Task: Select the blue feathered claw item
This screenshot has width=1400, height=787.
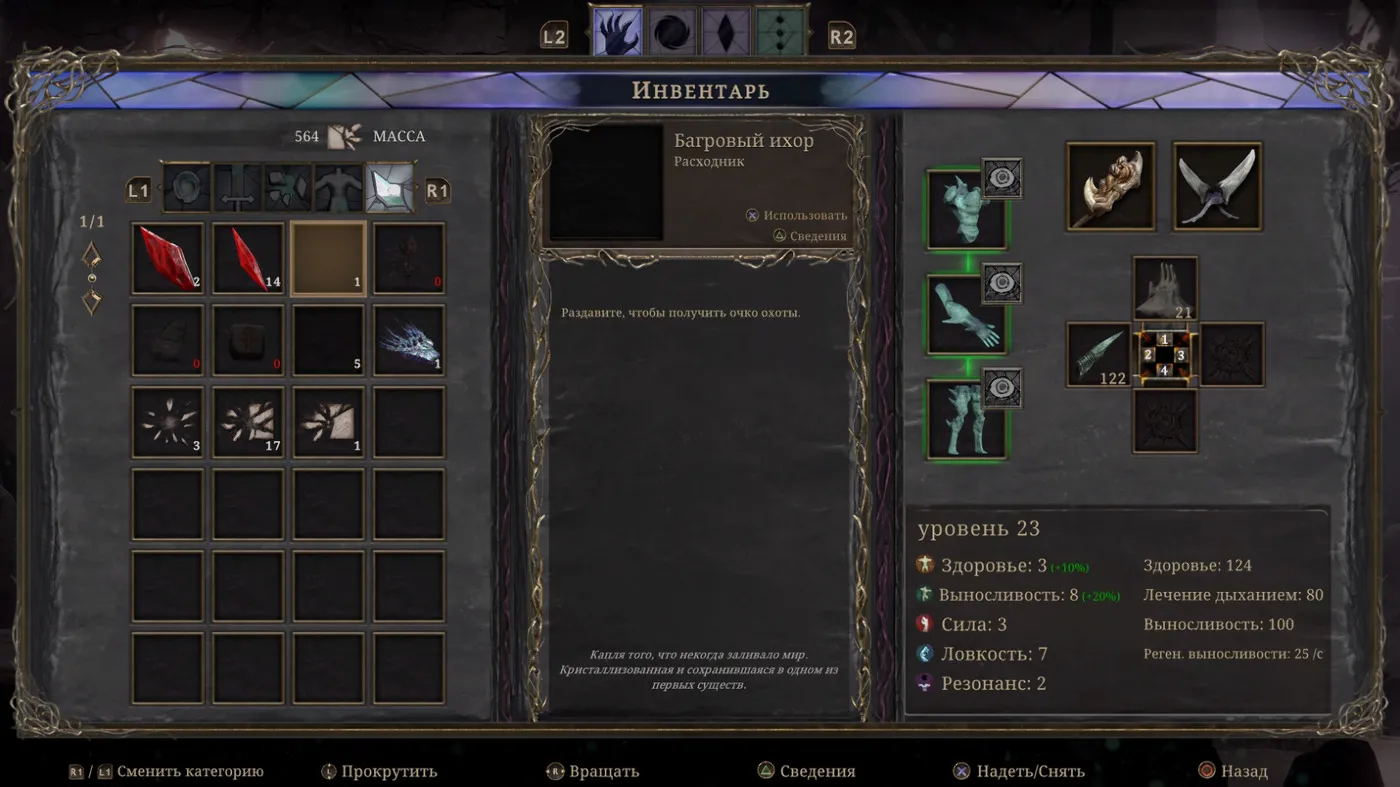Action: point(409,340)
